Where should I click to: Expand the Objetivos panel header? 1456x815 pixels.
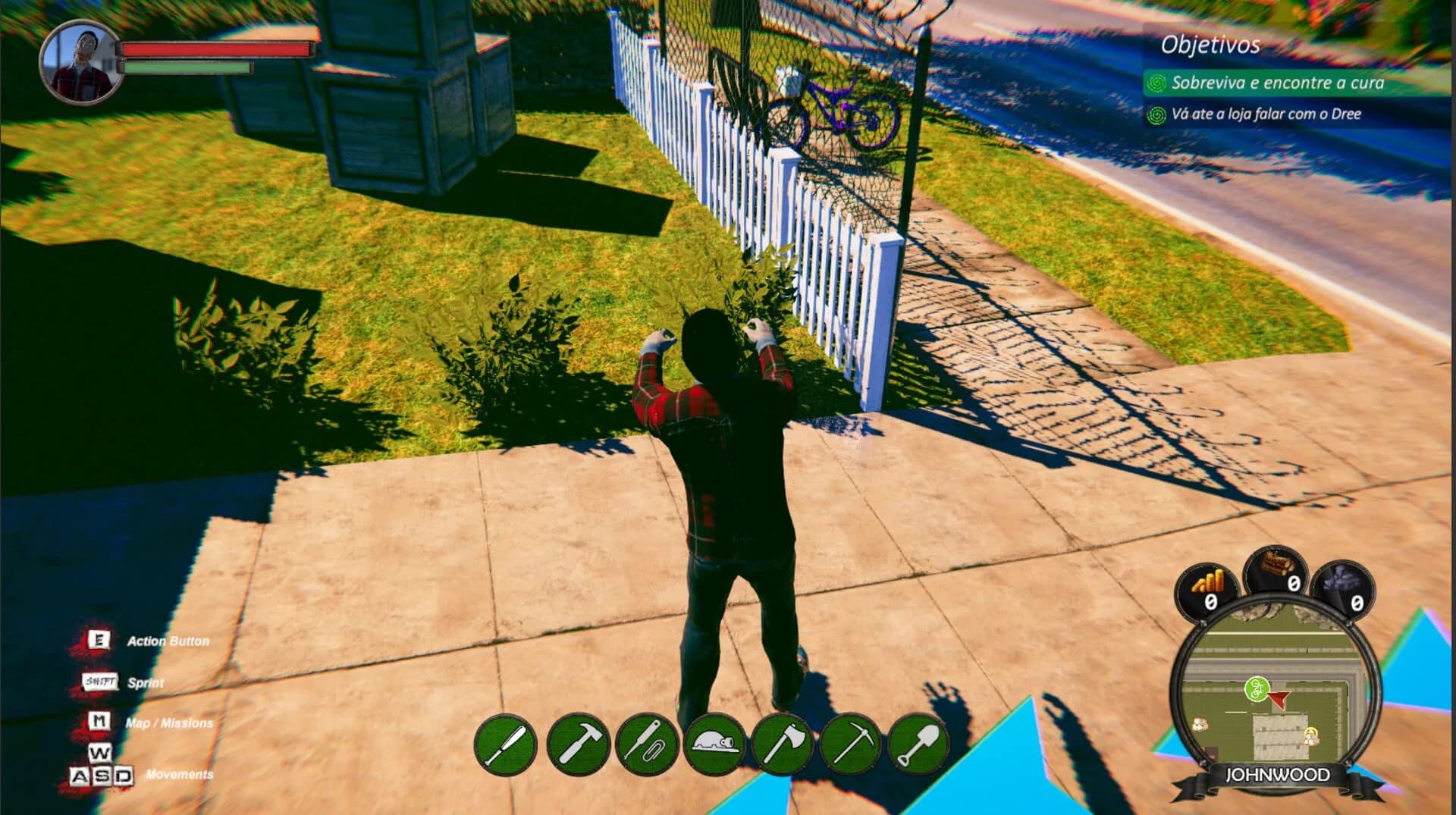(x=1210, y=45)
